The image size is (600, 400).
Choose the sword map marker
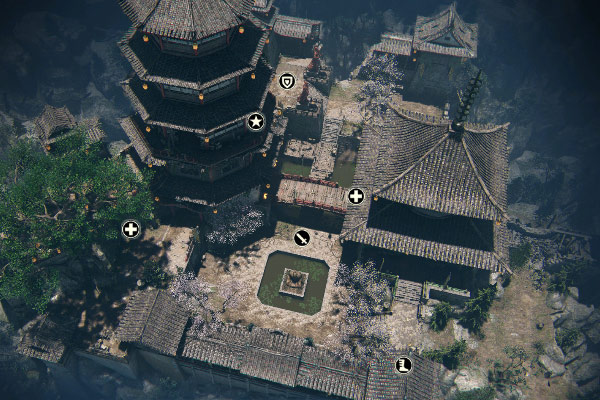[301, 237]
